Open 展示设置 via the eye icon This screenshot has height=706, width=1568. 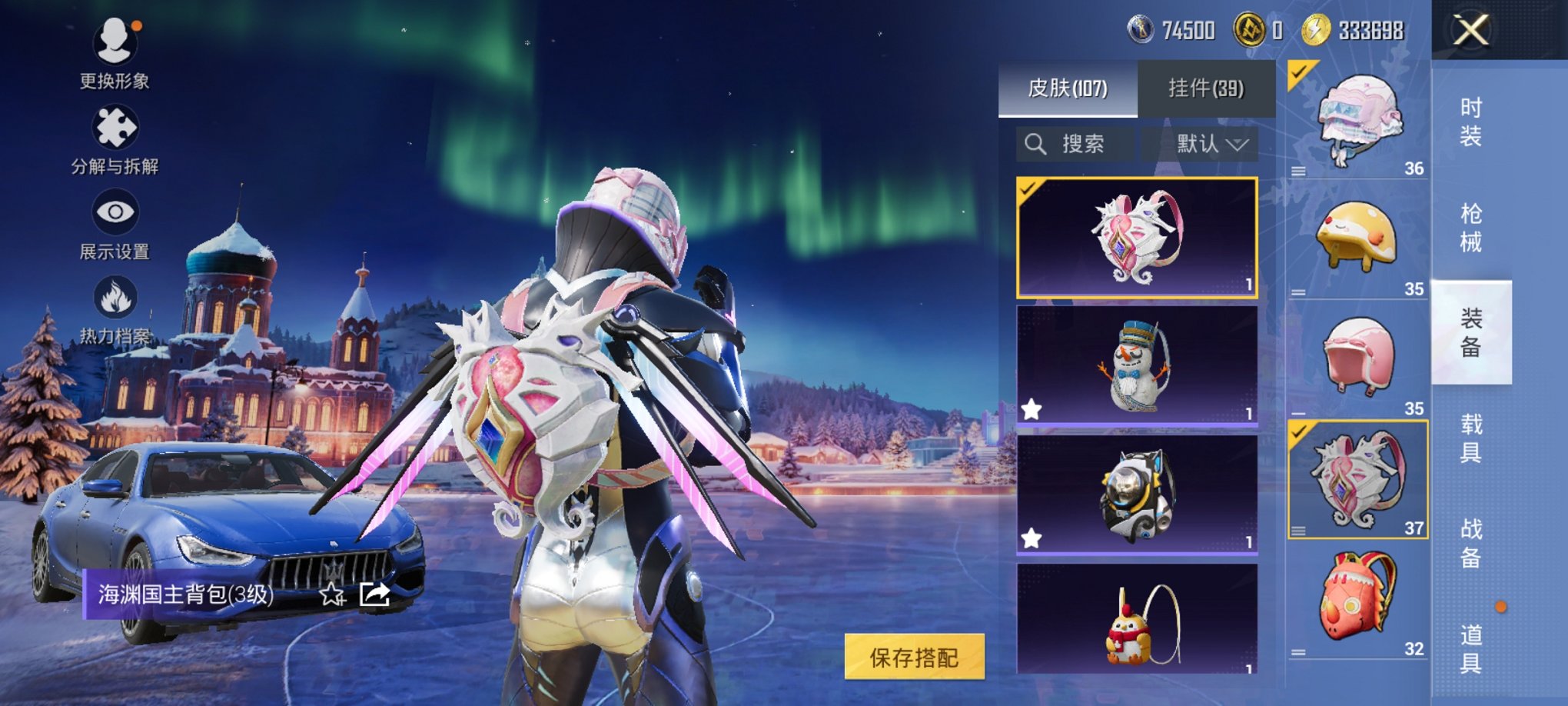(x=115, y=209)
